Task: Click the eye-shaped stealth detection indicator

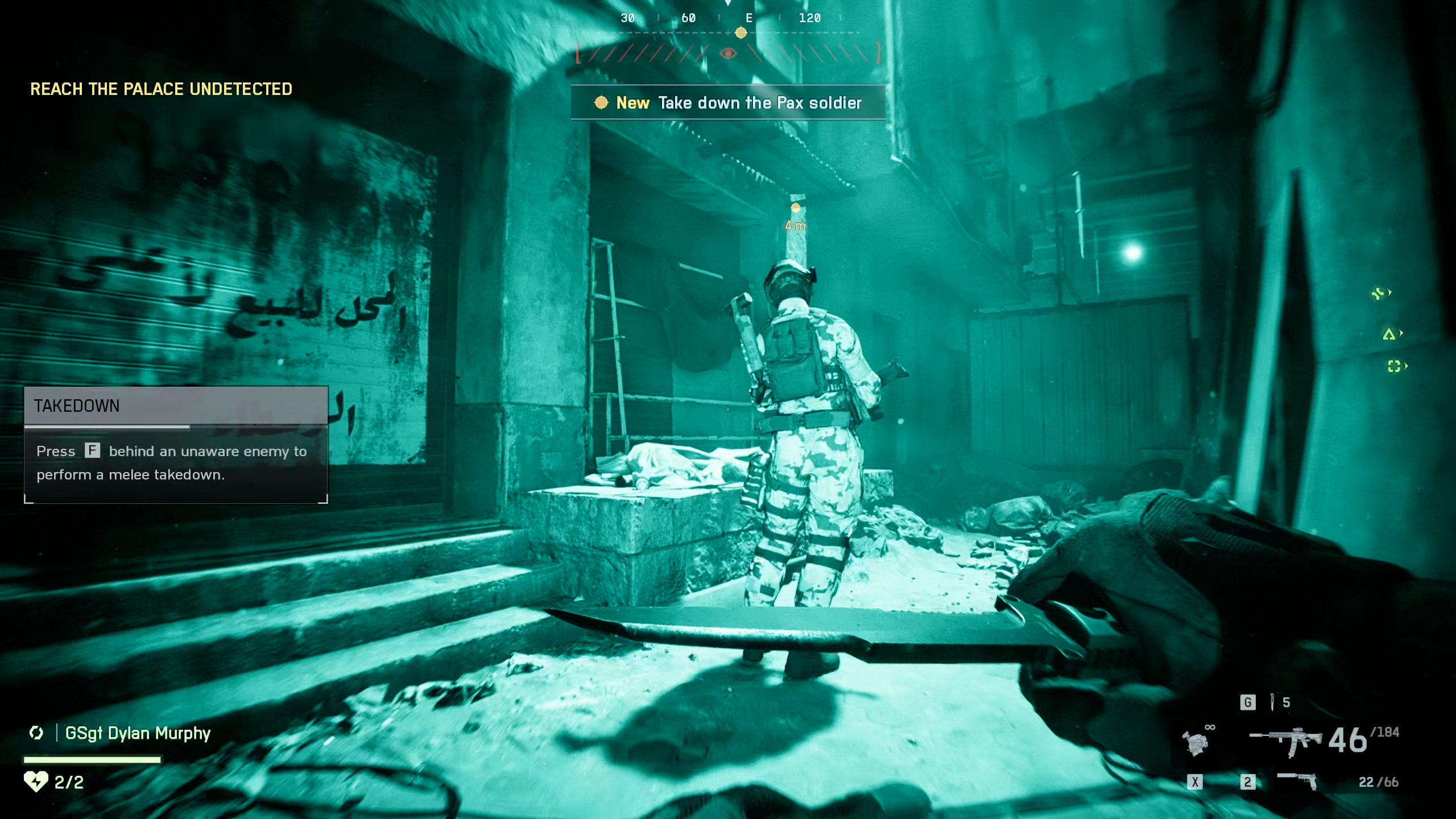Action: (727, 53)
